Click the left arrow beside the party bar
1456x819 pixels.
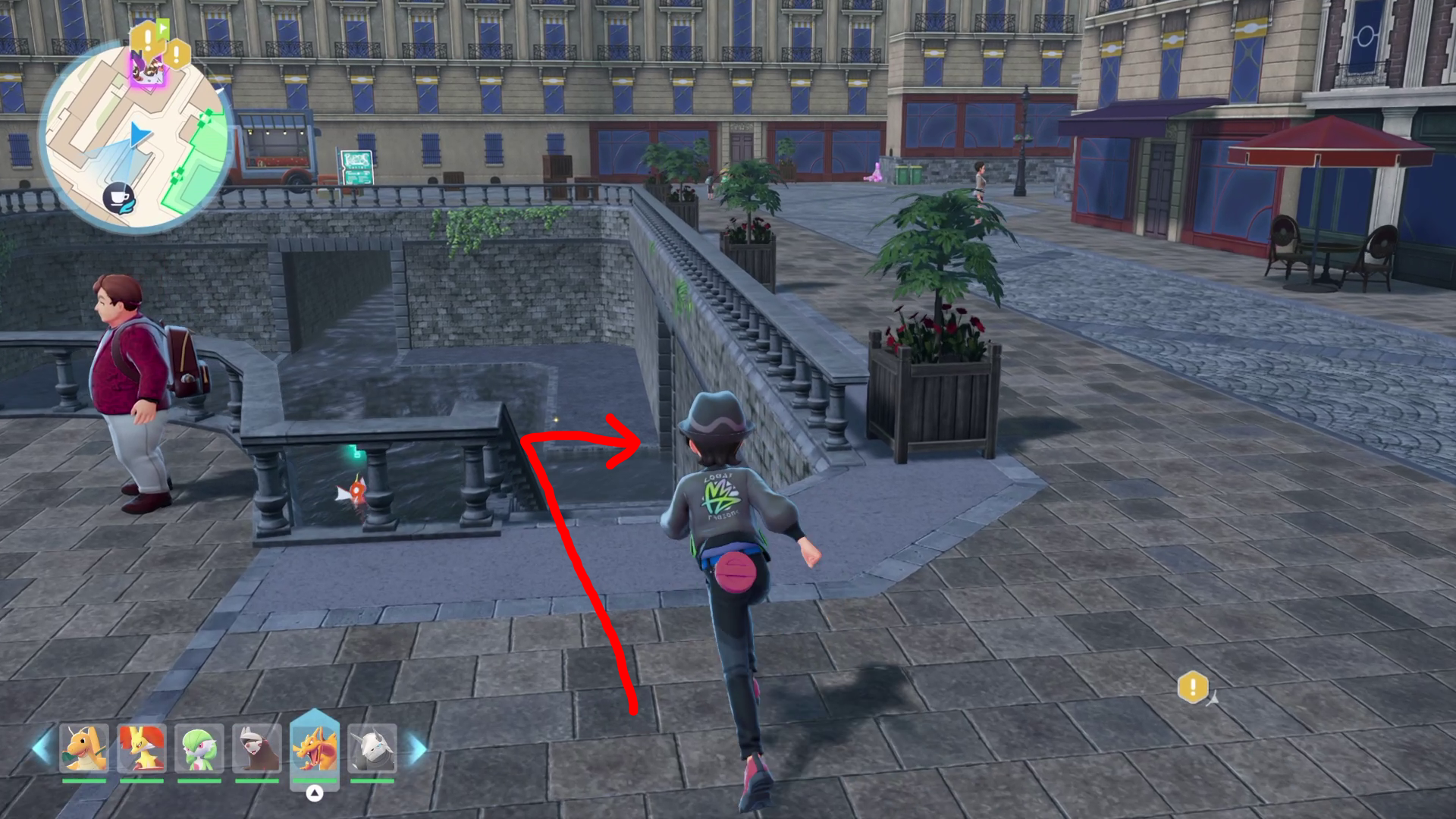point(42,748)
